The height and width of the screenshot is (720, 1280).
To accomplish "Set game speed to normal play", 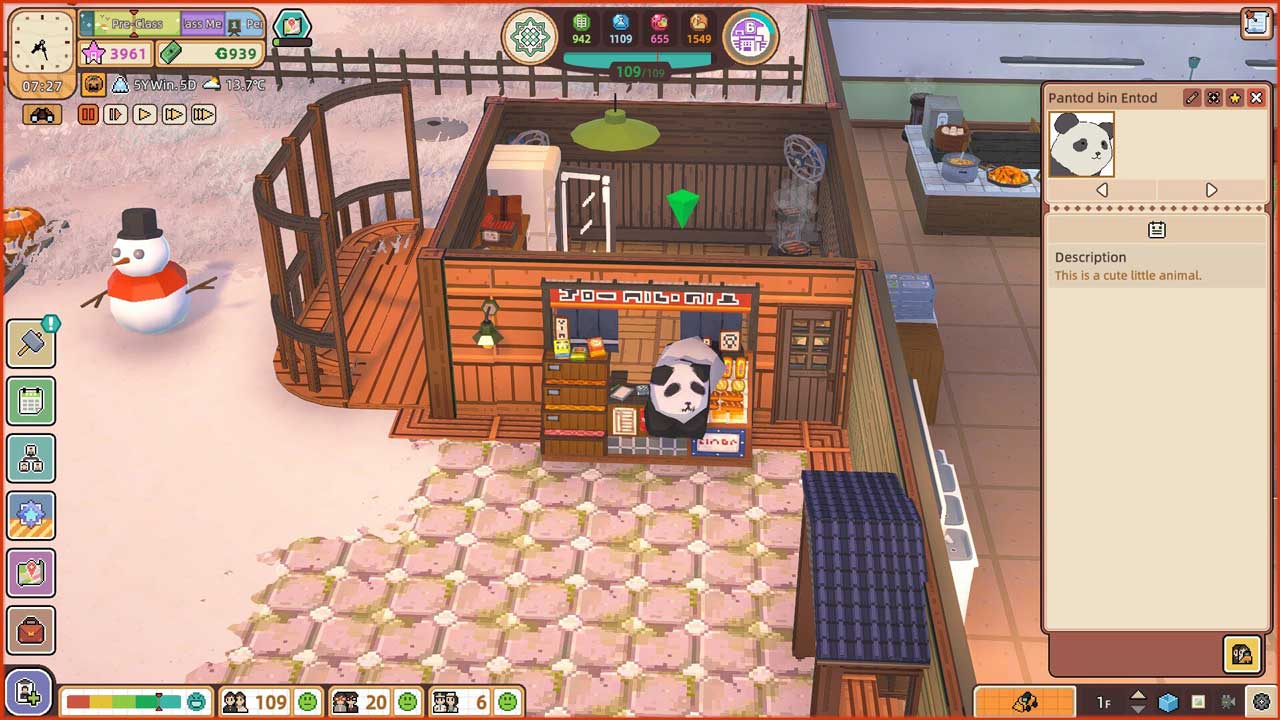I will (x=145, y=115).
